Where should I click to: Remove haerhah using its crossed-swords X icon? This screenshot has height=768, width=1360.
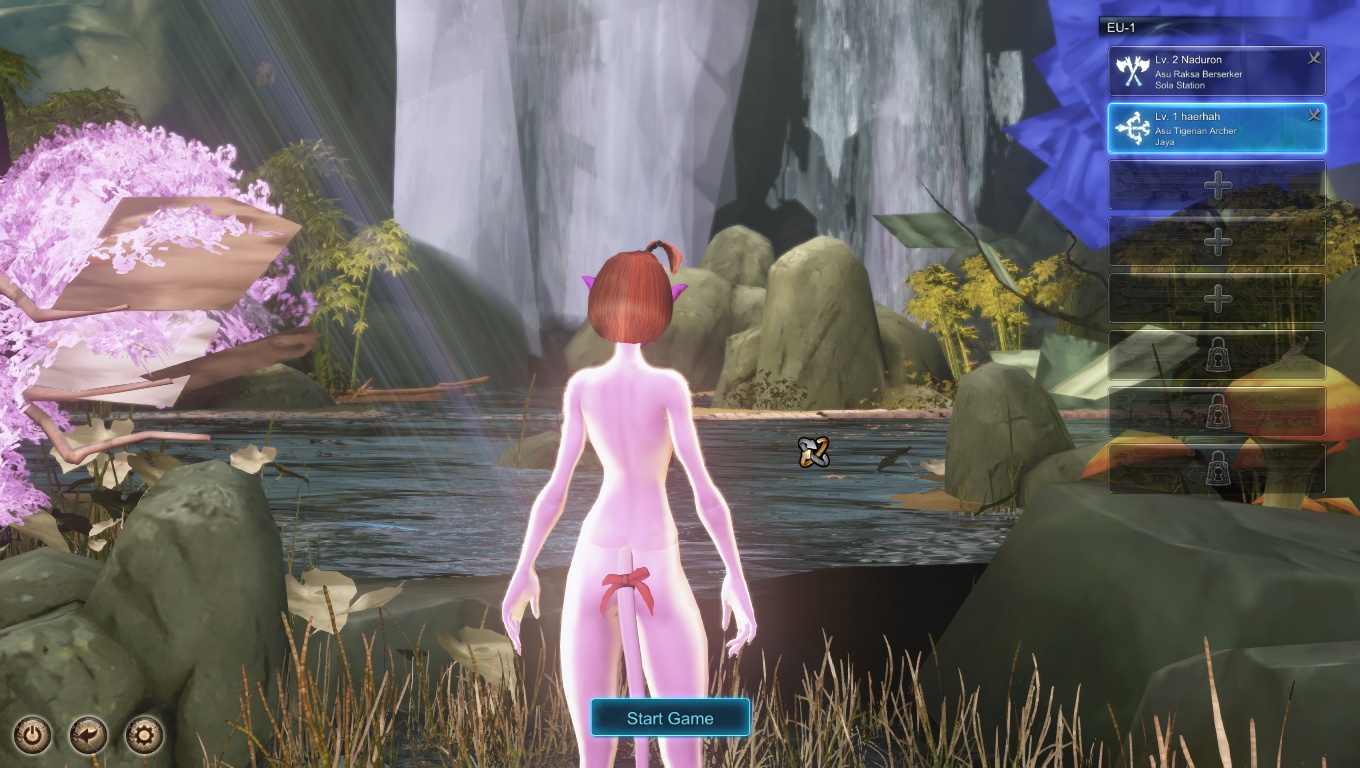[x=1314, y=116]
